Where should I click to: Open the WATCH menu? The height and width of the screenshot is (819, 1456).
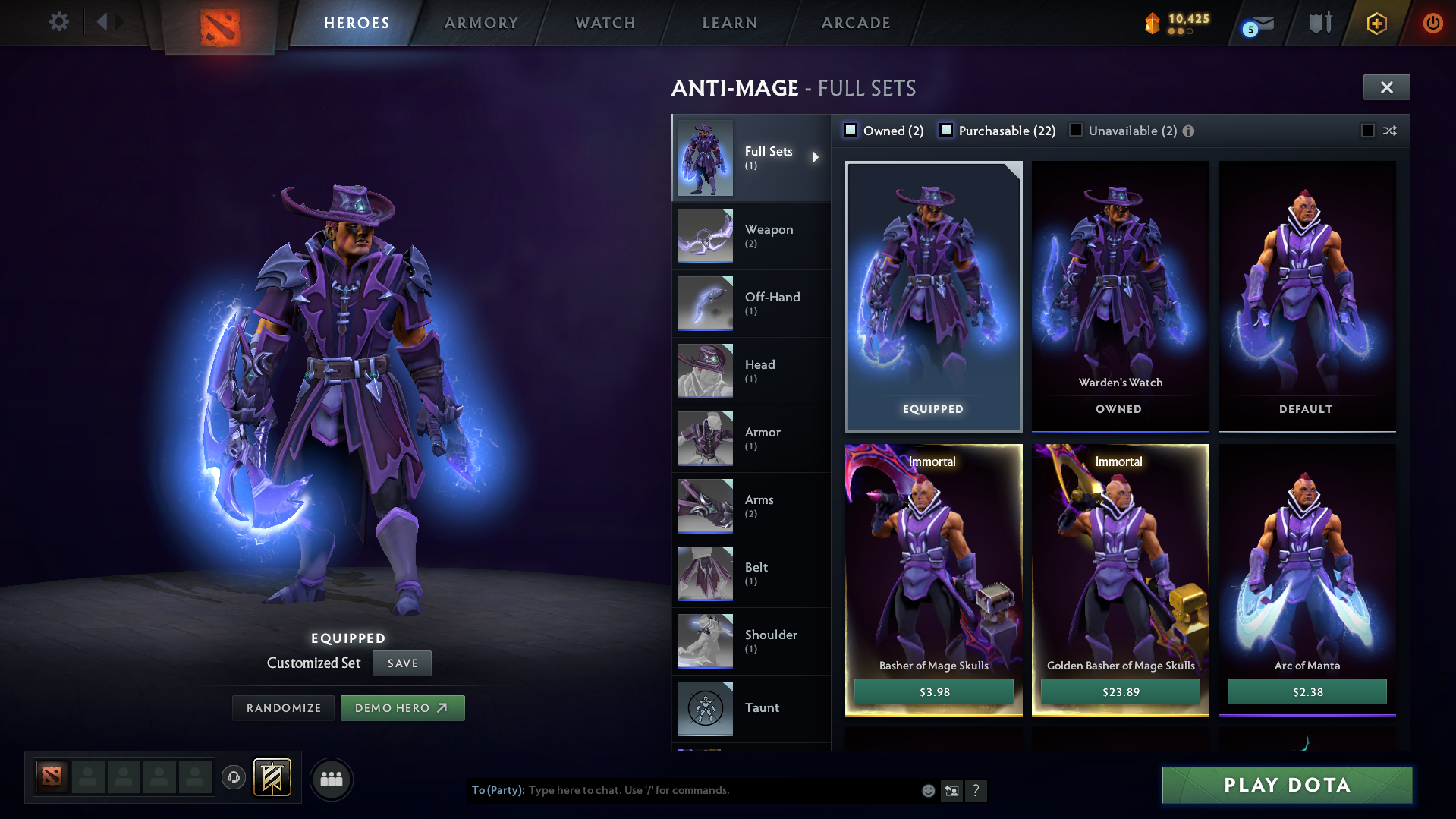(605, 23)
